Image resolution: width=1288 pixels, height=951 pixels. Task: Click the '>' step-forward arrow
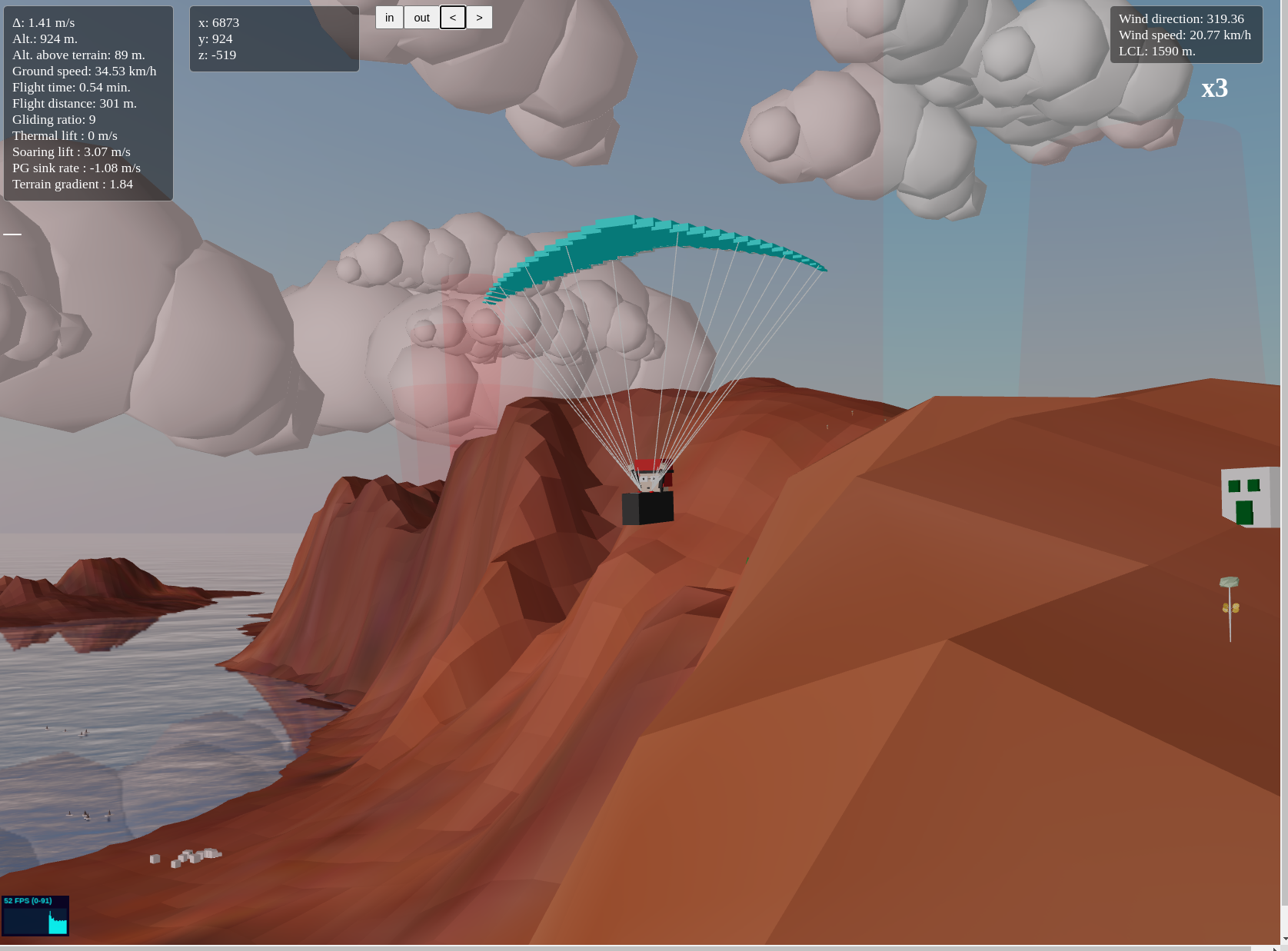tap(480, 17)
